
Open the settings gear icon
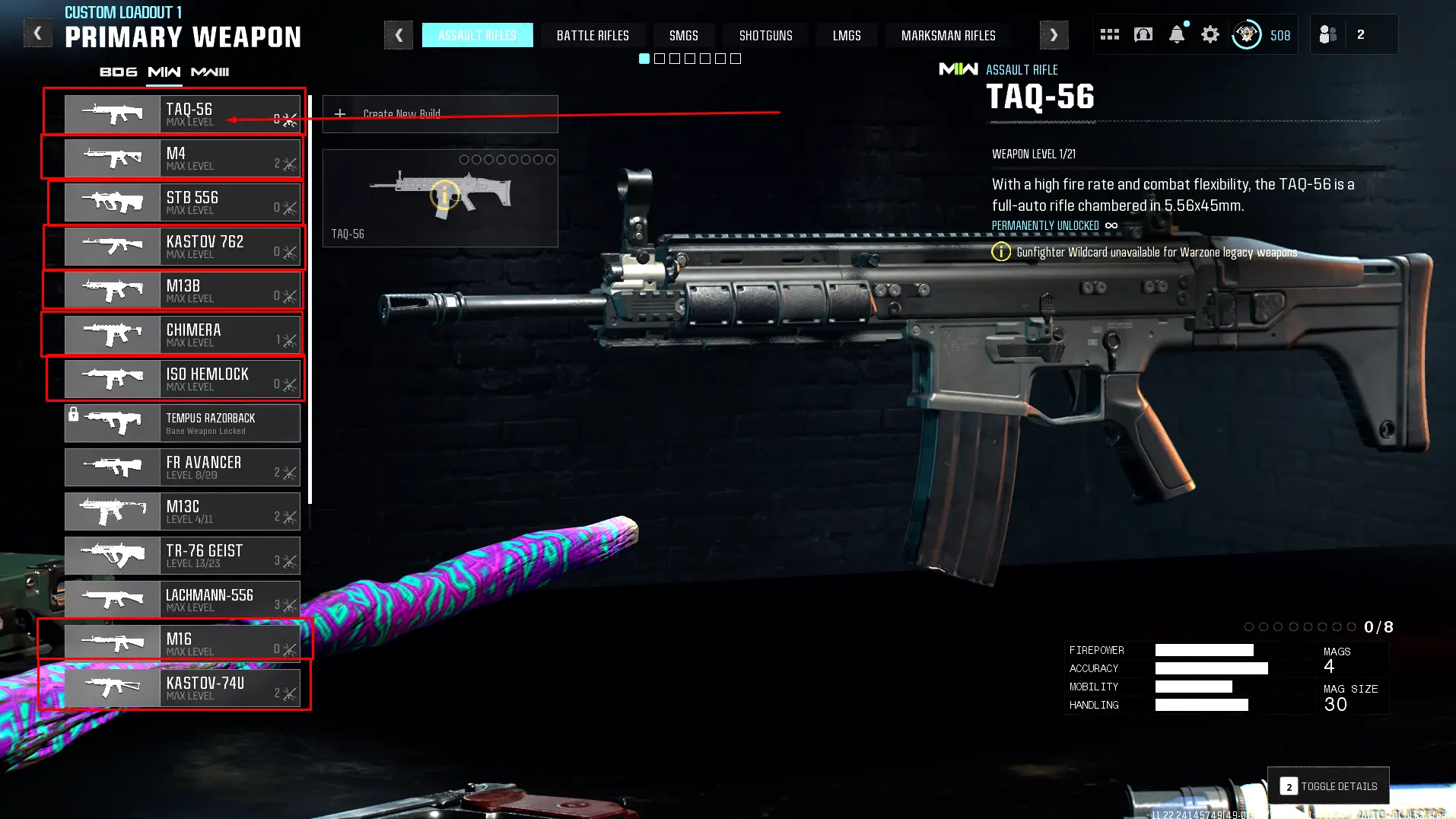click(x=1210, y=34)
